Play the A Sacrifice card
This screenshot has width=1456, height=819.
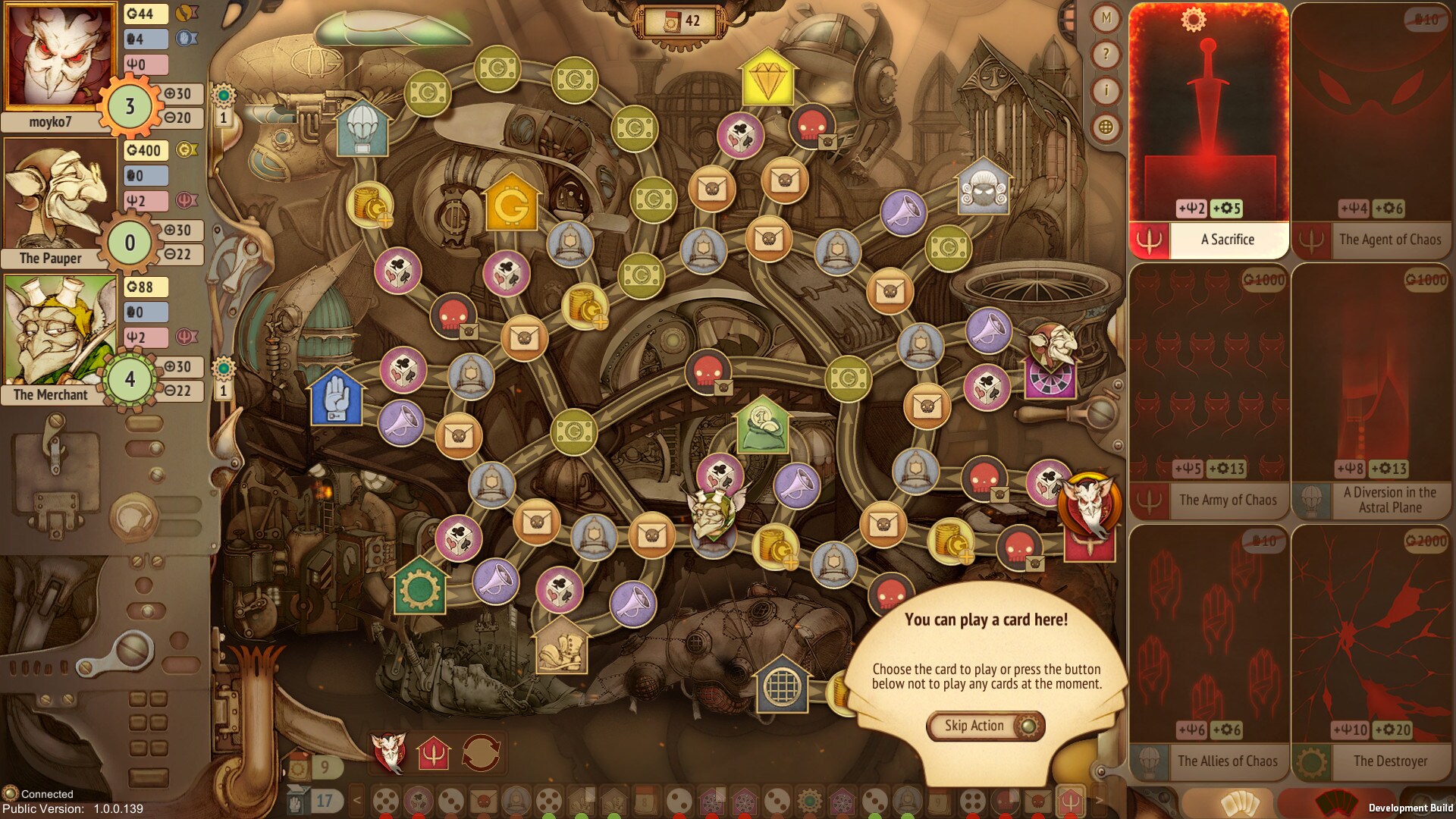(1209, 130)
